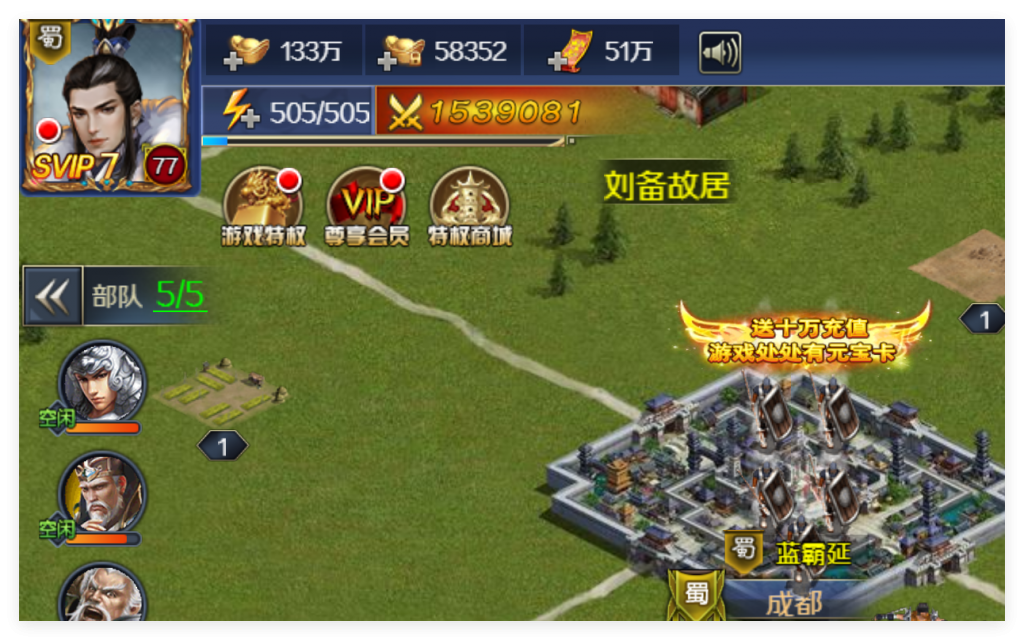
Task: Refill energy with lightning plus icon
Action: pyautogui.click(x=240, y=112)
